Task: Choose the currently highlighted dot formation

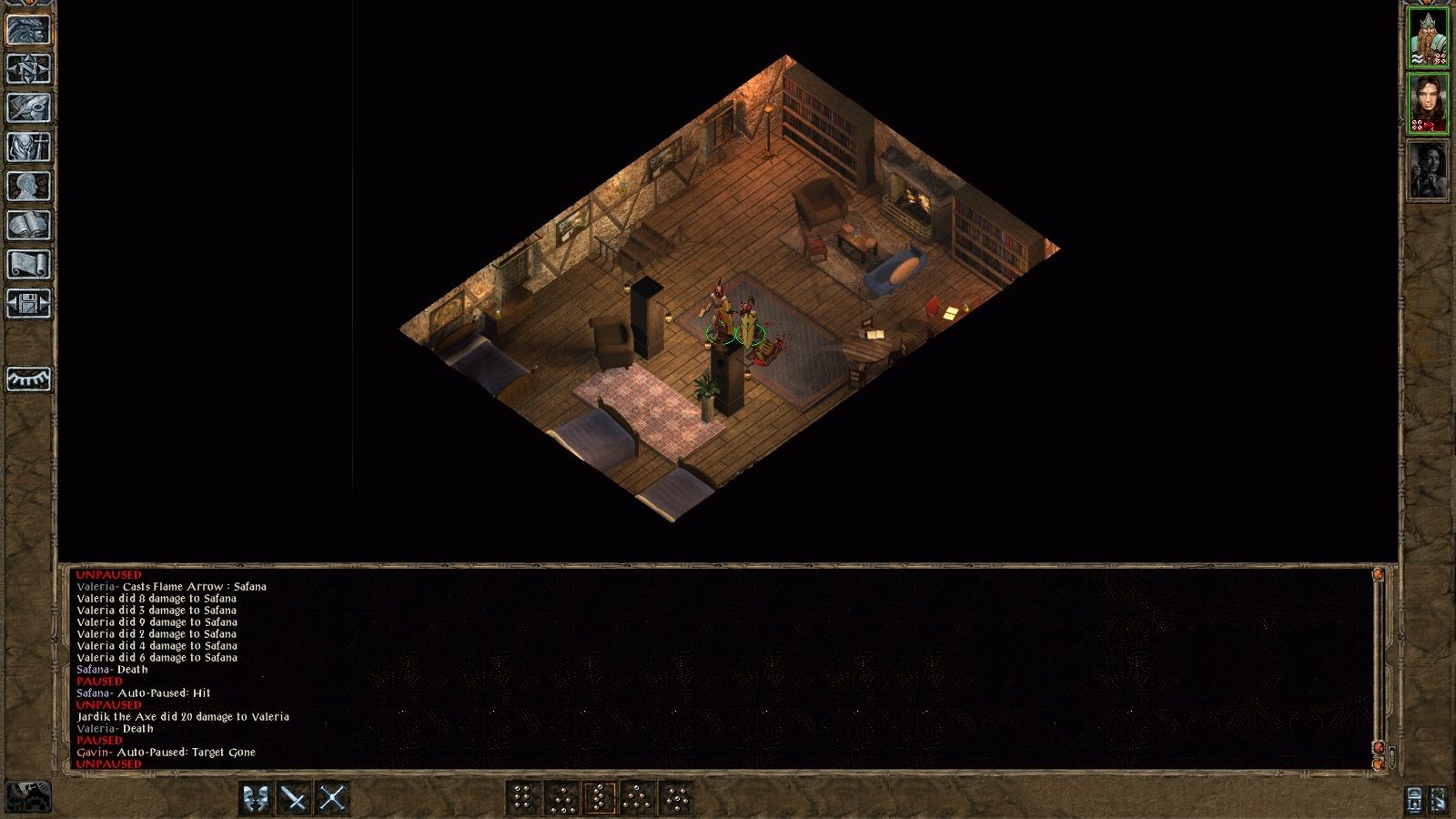Action: [600, 798]
